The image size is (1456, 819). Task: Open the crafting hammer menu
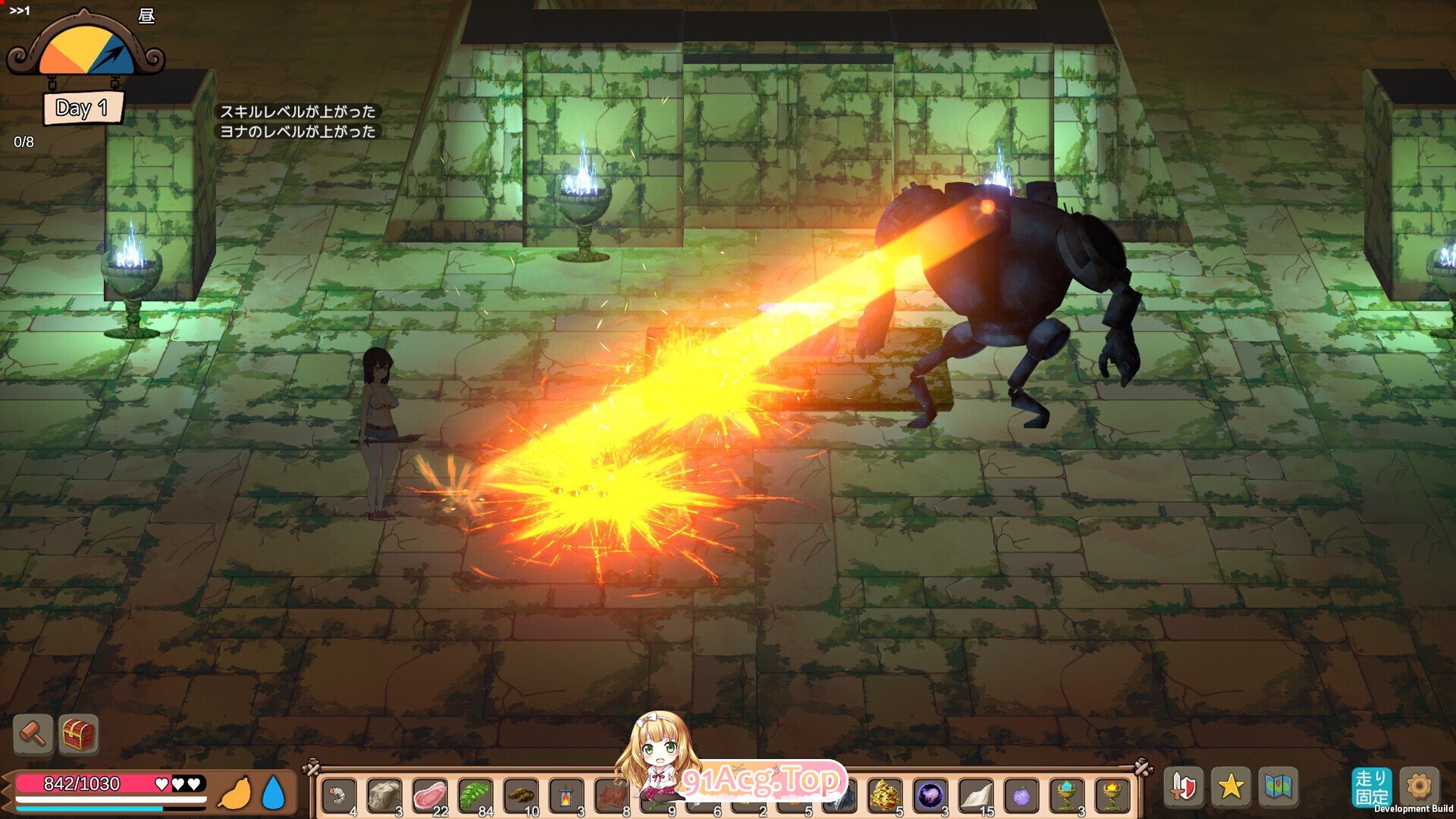33,733
